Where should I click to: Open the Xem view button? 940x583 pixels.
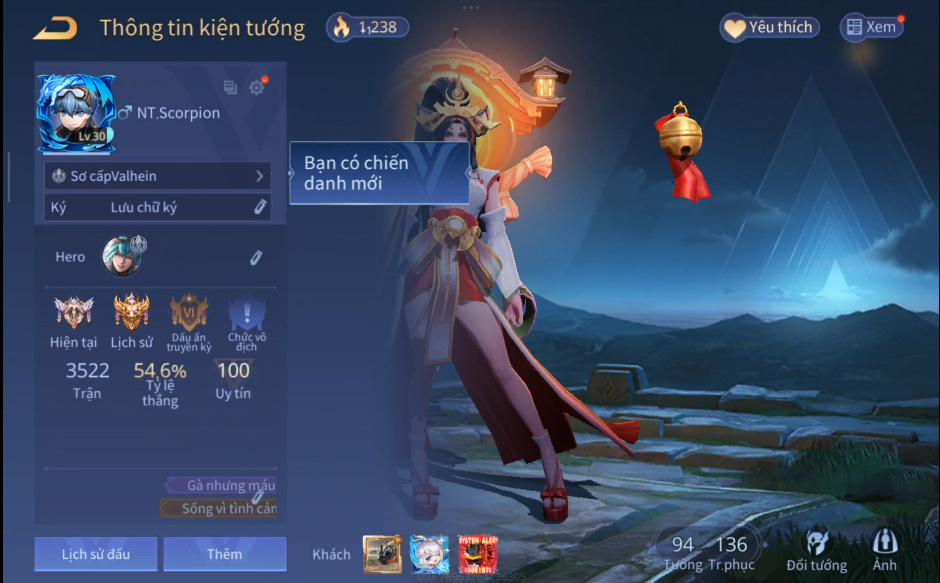pos(870,28)
